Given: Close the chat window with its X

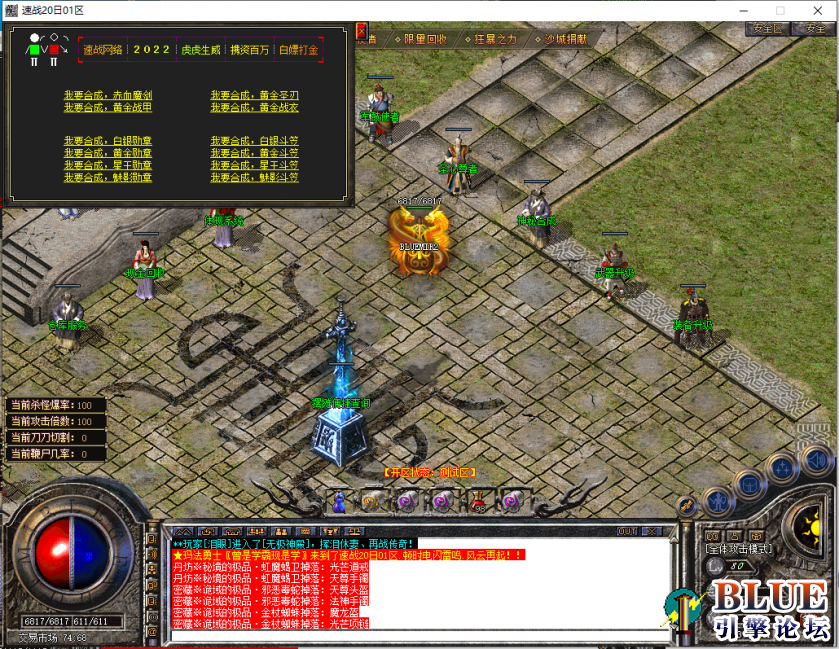Looking at the screenshot, I should (657, 531).
